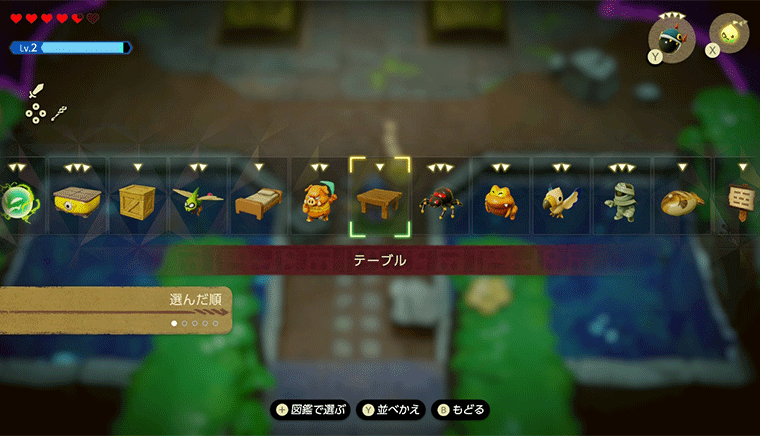Screen dimensions: 760x436
Task: Choose the yellow one-eyed trampoline echo
Action: pos(76,200)
